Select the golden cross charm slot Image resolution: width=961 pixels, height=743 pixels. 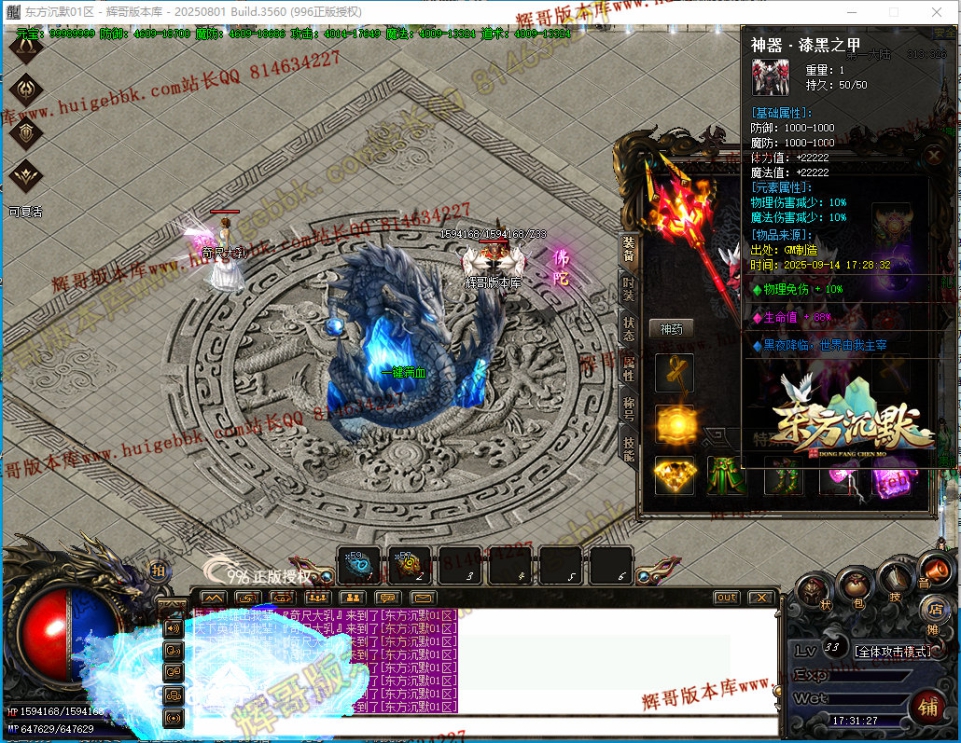click(x=675, y=373)
